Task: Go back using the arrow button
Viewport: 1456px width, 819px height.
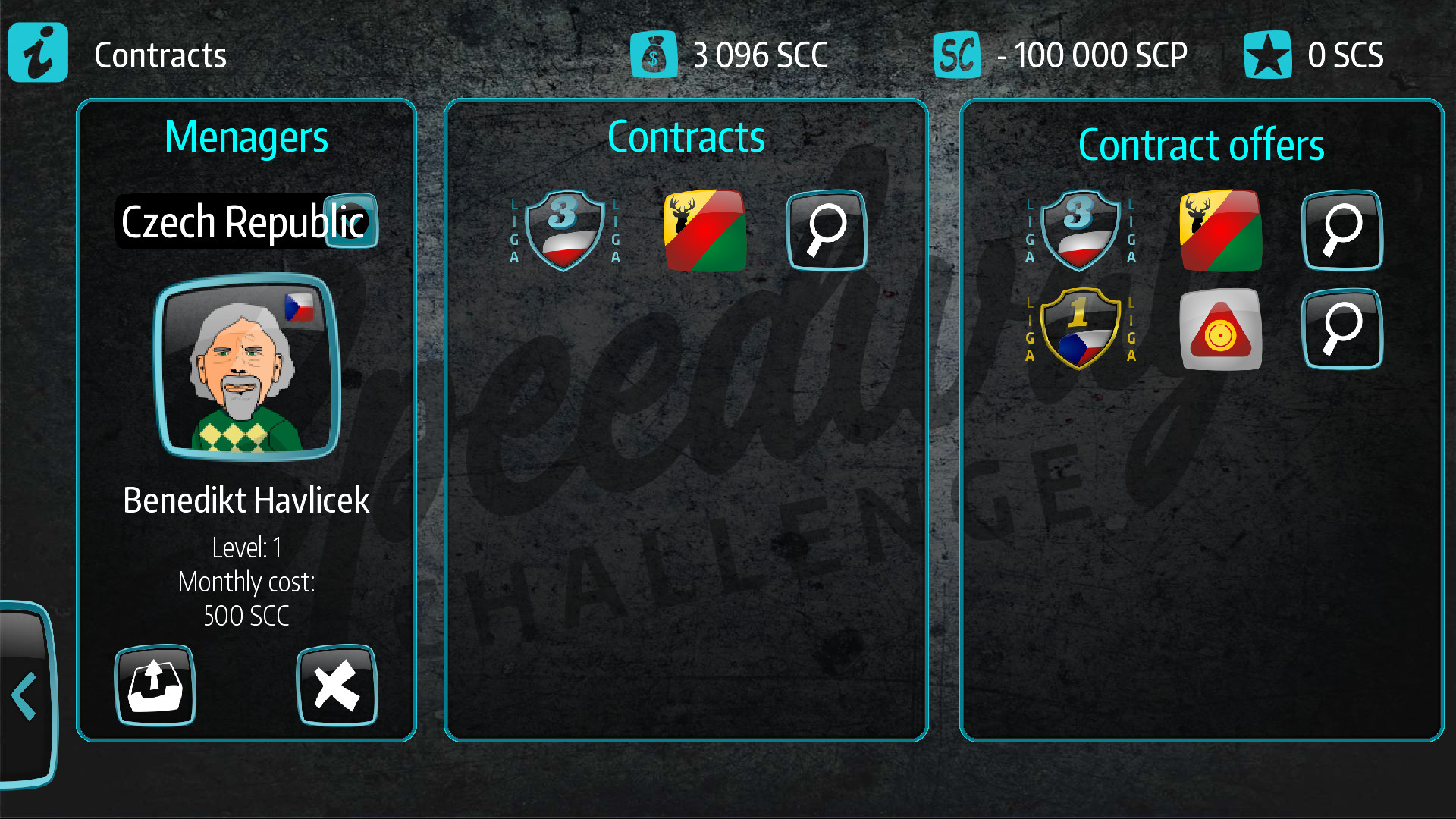Action: [x=23, y=694]
